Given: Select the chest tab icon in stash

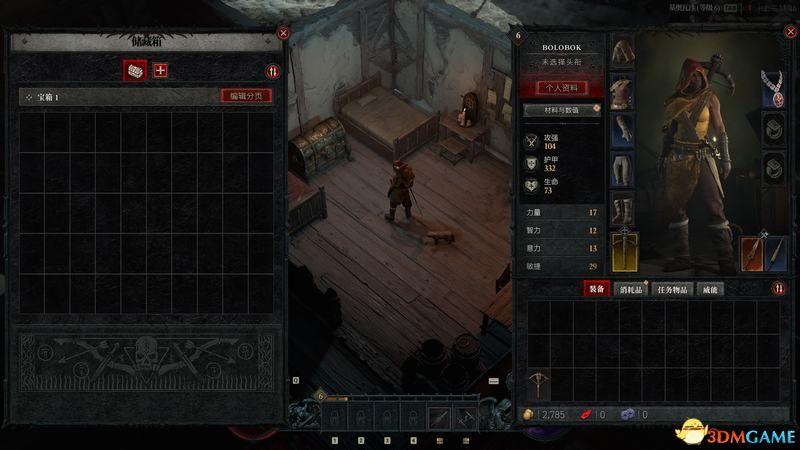Looking at the screenshot, I should 134,70.
